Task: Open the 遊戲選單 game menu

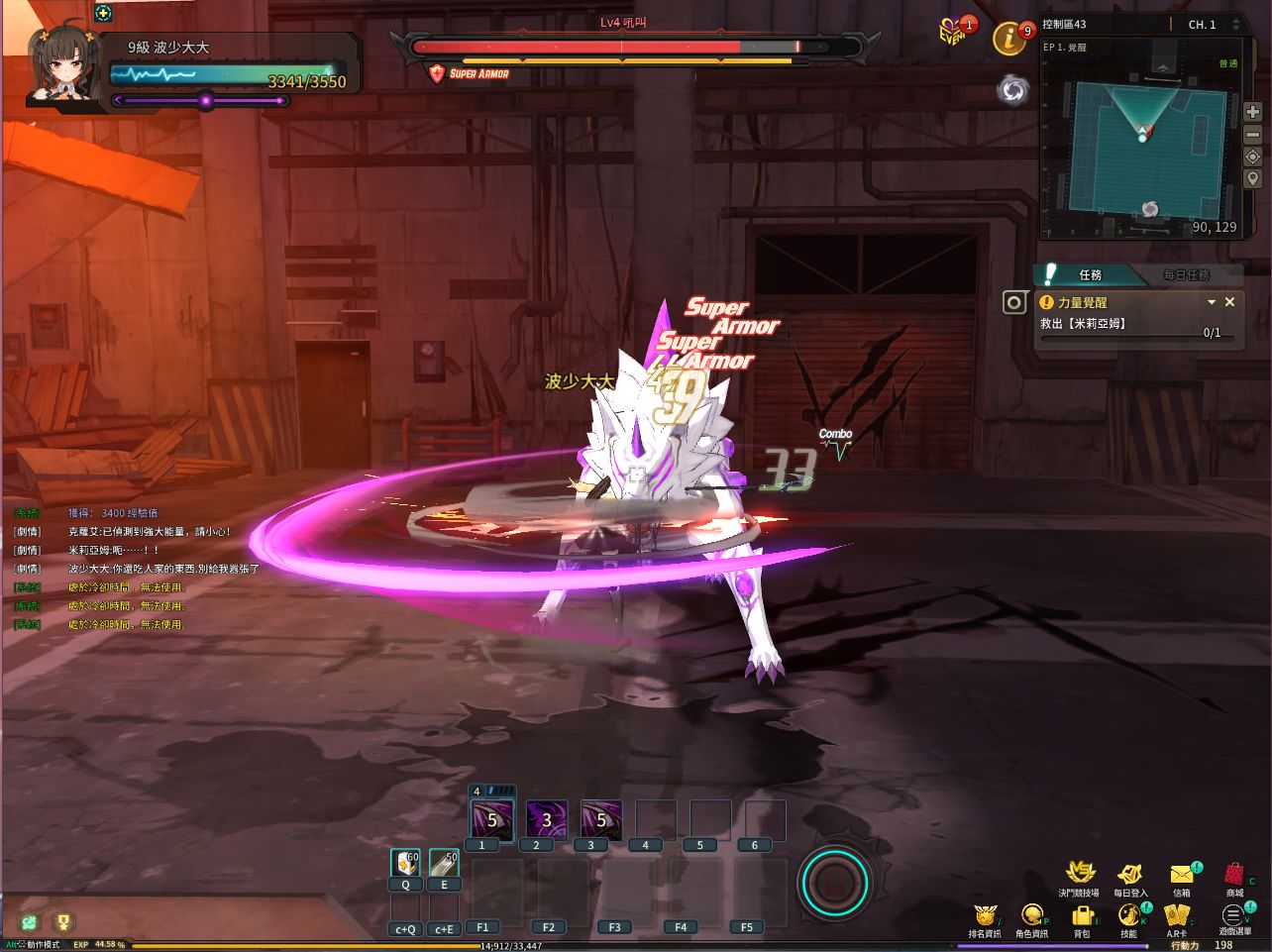Action: [x=1233, y=916]
